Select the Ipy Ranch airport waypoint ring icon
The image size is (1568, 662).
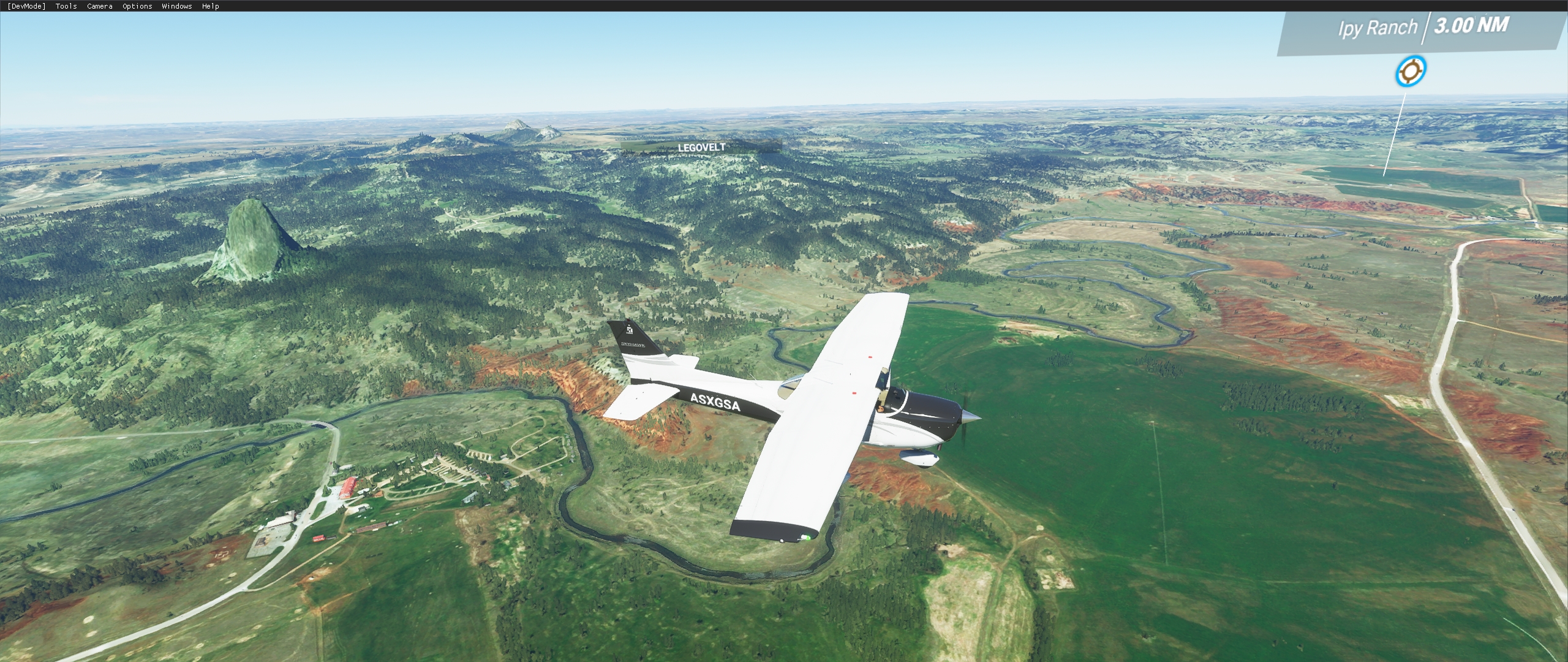click(1410, 71)
